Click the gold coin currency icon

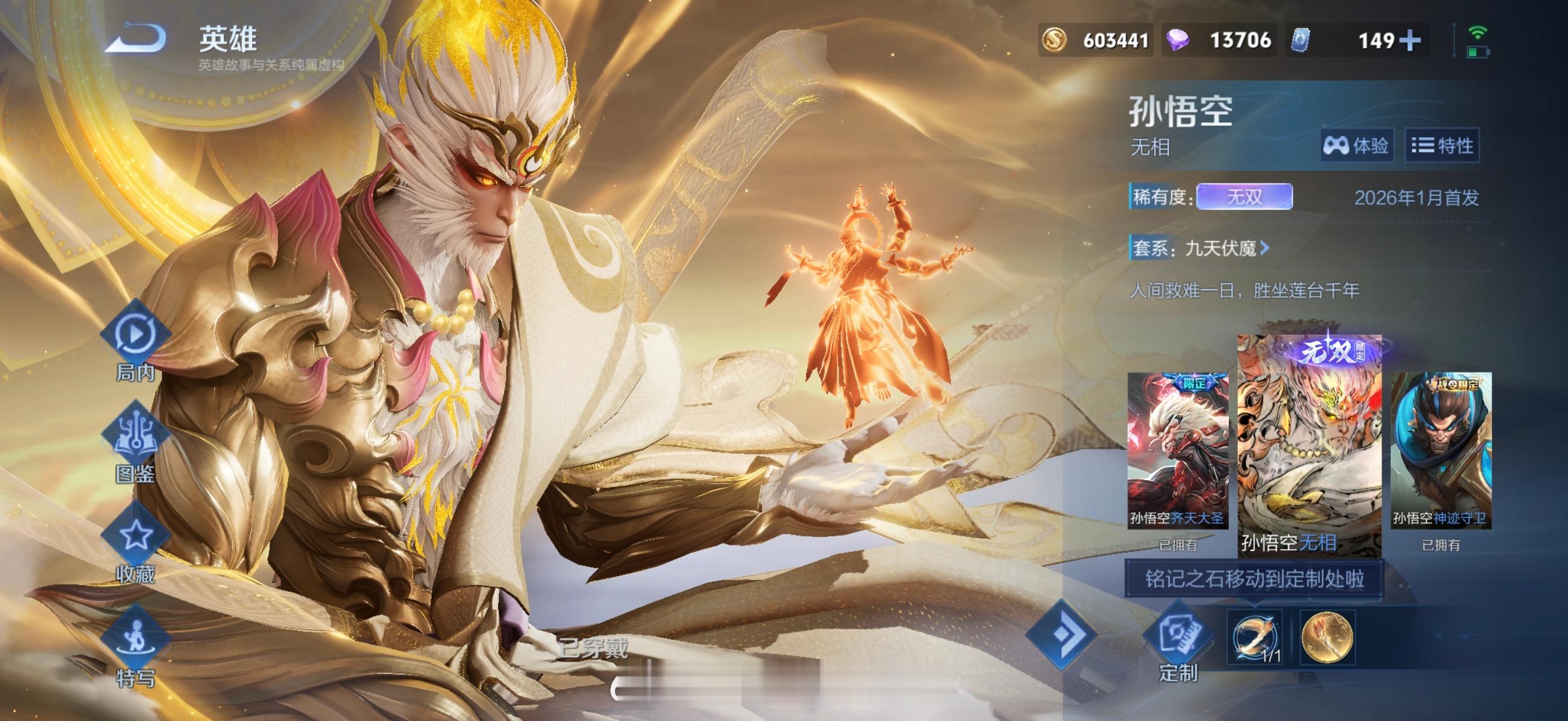click(1055, 40)
